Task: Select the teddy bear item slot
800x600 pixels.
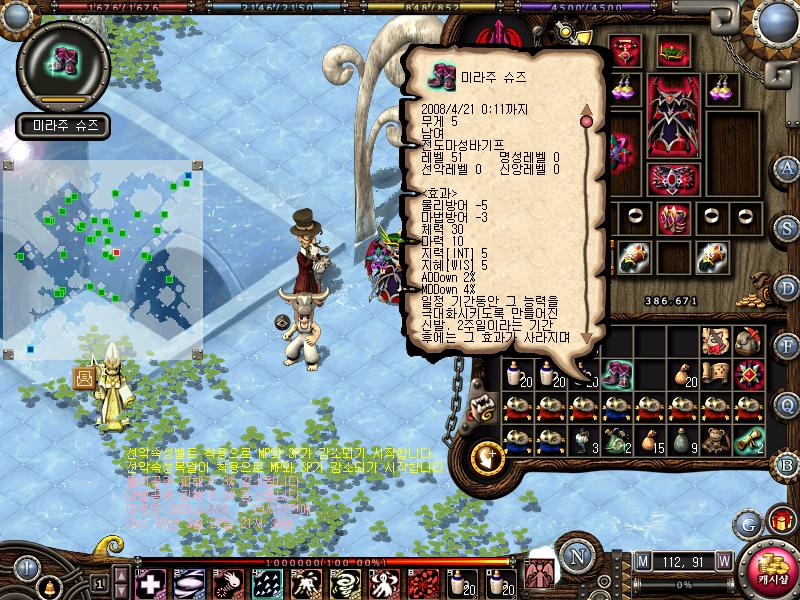Action: click(714, 440)
